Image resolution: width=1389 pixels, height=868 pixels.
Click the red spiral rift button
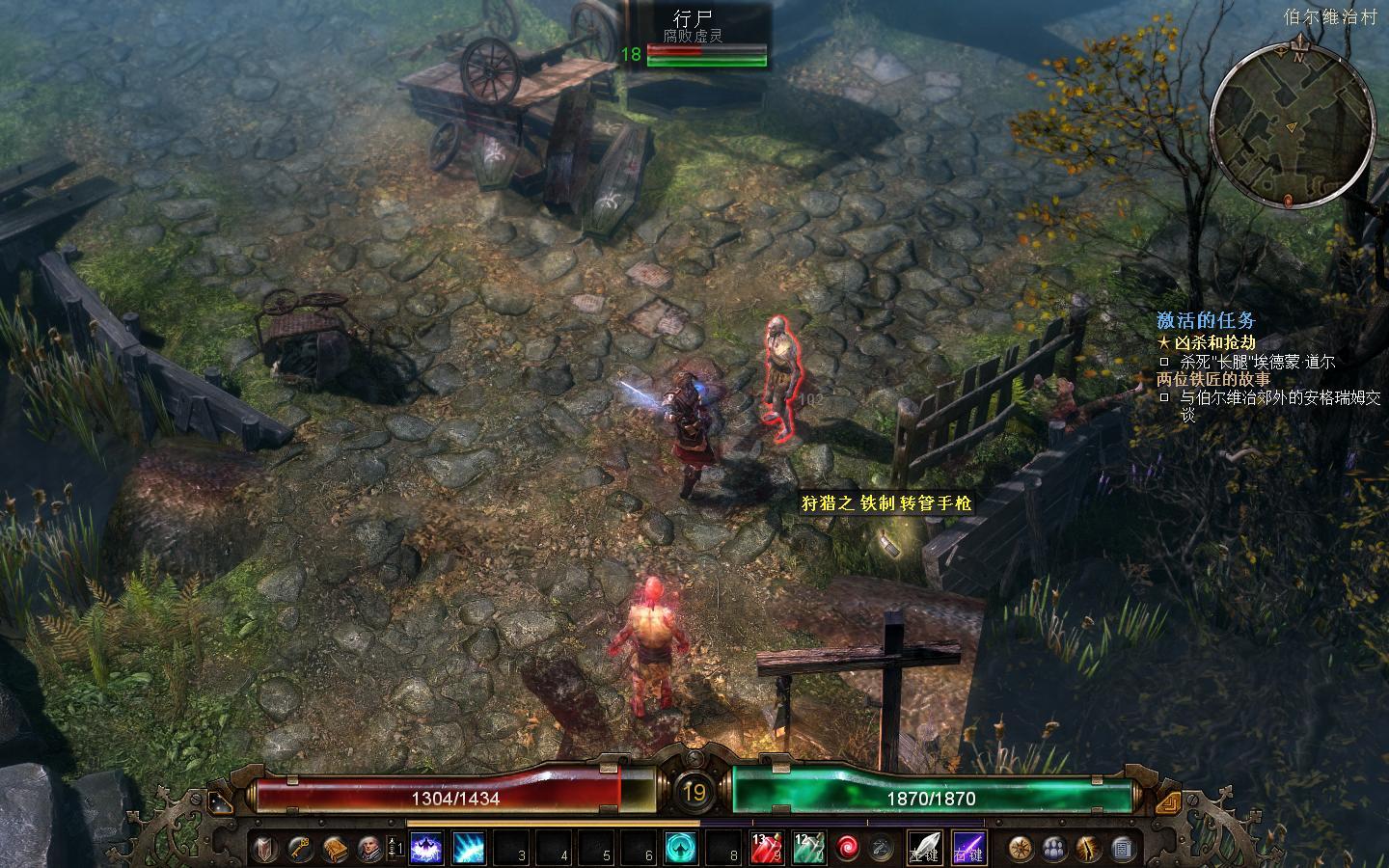click(848, 849)
